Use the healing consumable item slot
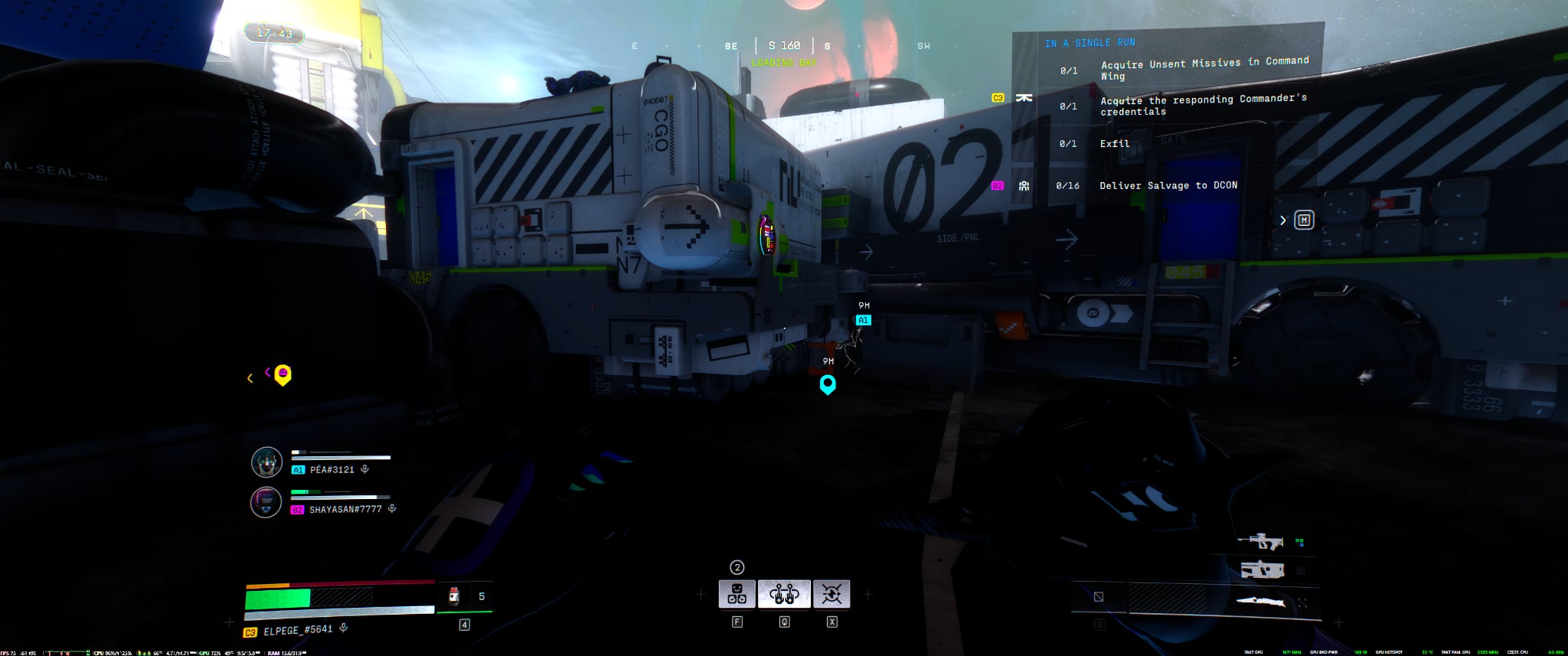Image resolution: width=1568 pixels, height=656 pixels. click(453, 596)
